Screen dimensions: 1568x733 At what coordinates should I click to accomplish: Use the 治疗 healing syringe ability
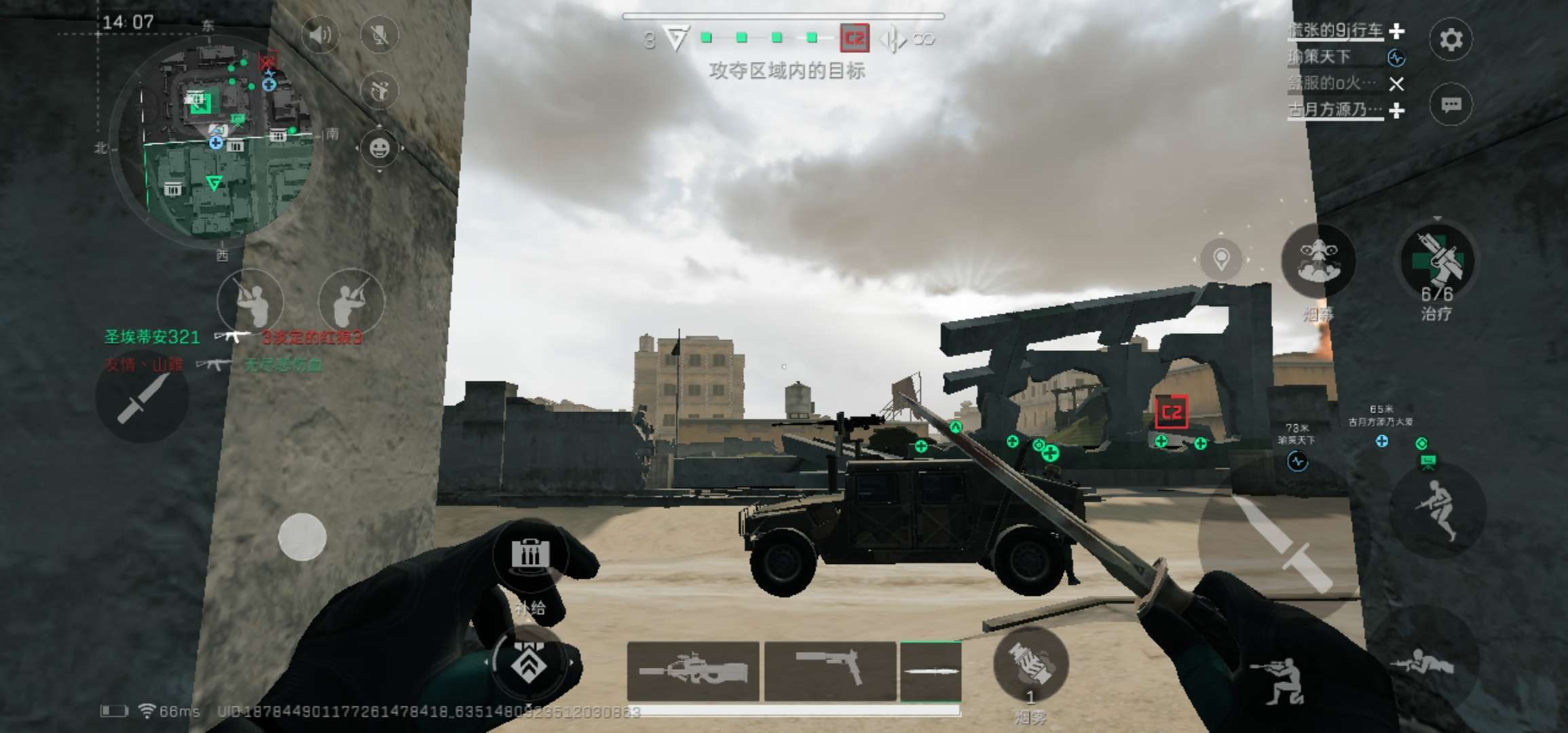[1437, 261]
